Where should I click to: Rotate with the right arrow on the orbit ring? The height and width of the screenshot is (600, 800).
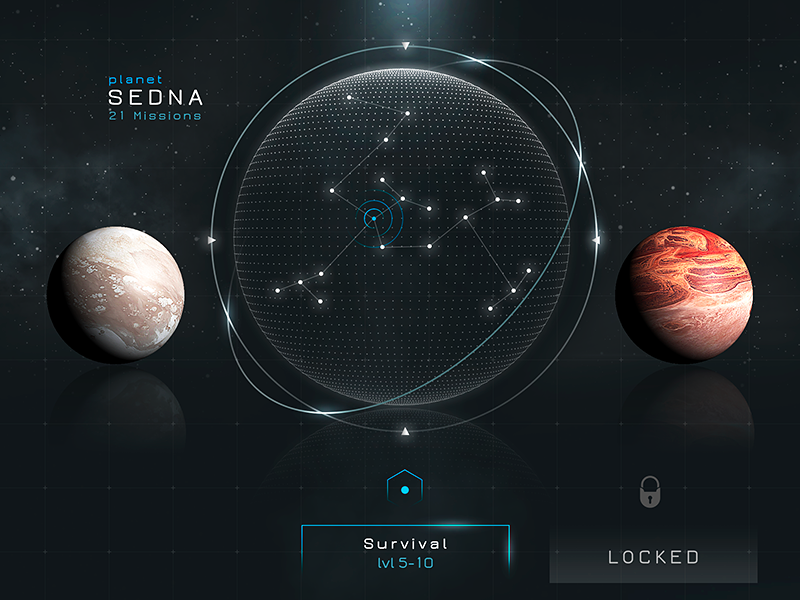pyautogui.click(x=597, y=240)
